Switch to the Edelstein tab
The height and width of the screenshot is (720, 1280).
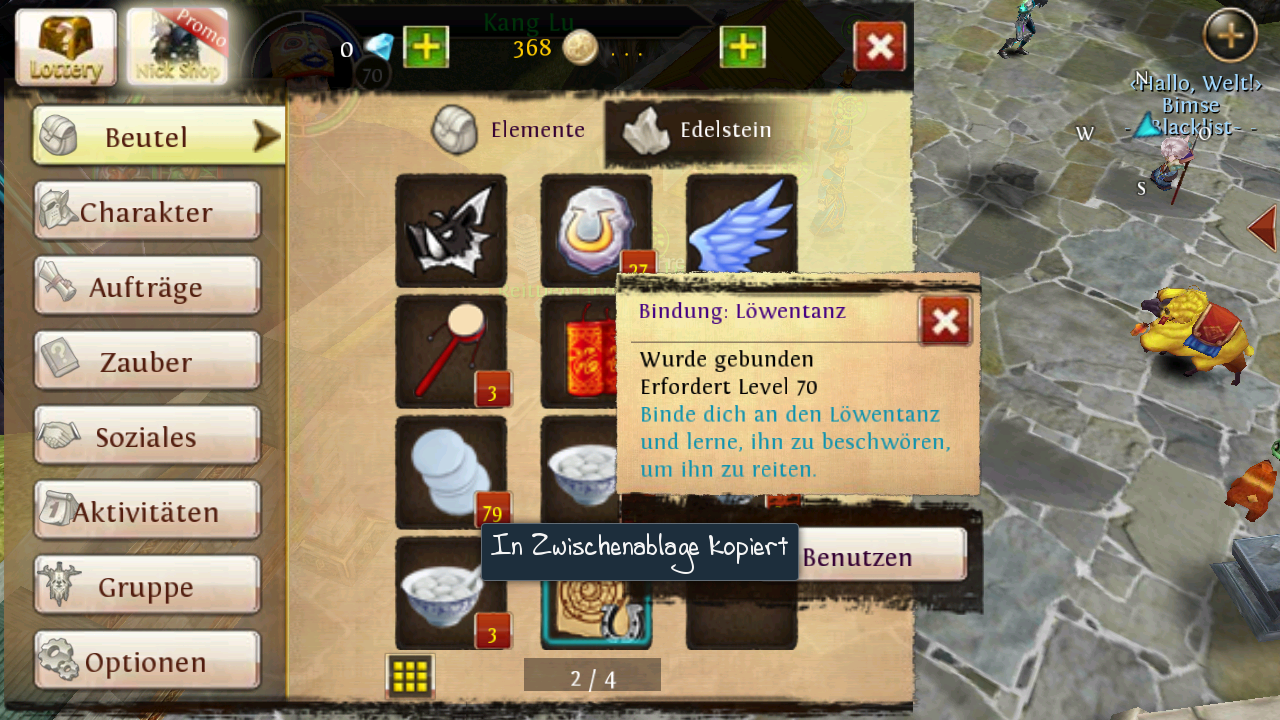[x=700, y=130]
